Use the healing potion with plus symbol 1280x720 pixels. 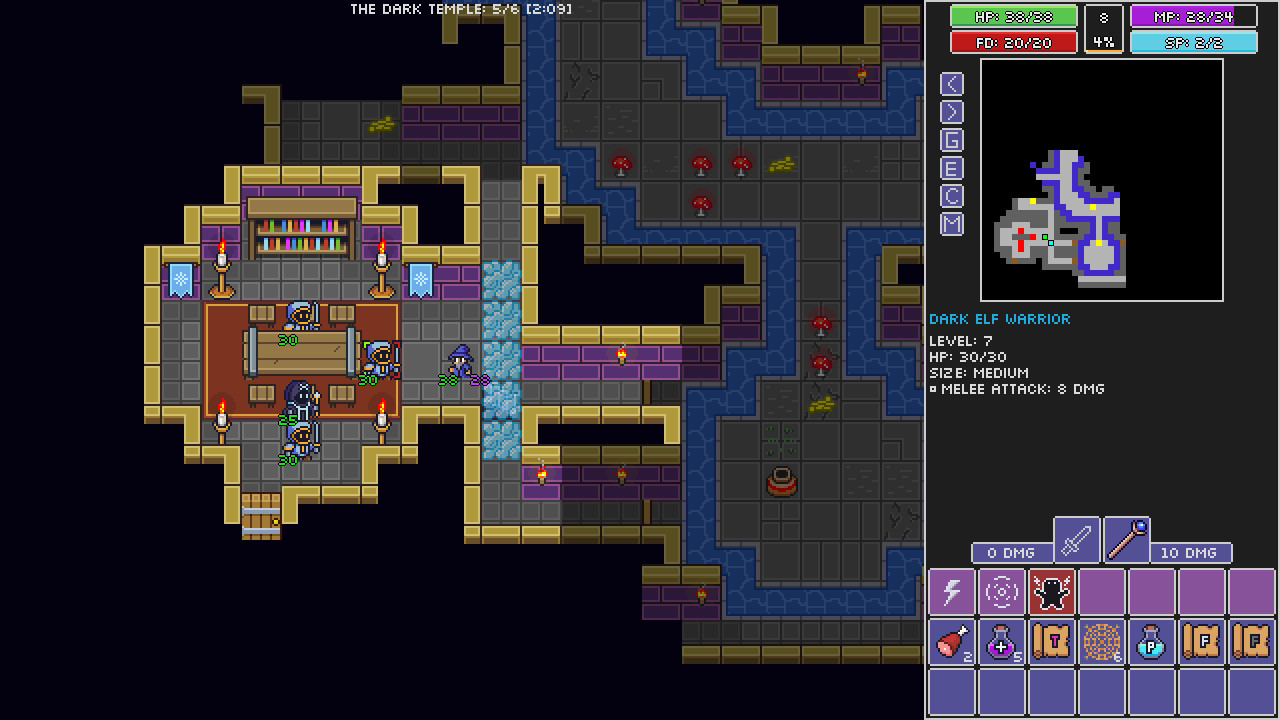pyautogui.click(x=1000, y=642)
